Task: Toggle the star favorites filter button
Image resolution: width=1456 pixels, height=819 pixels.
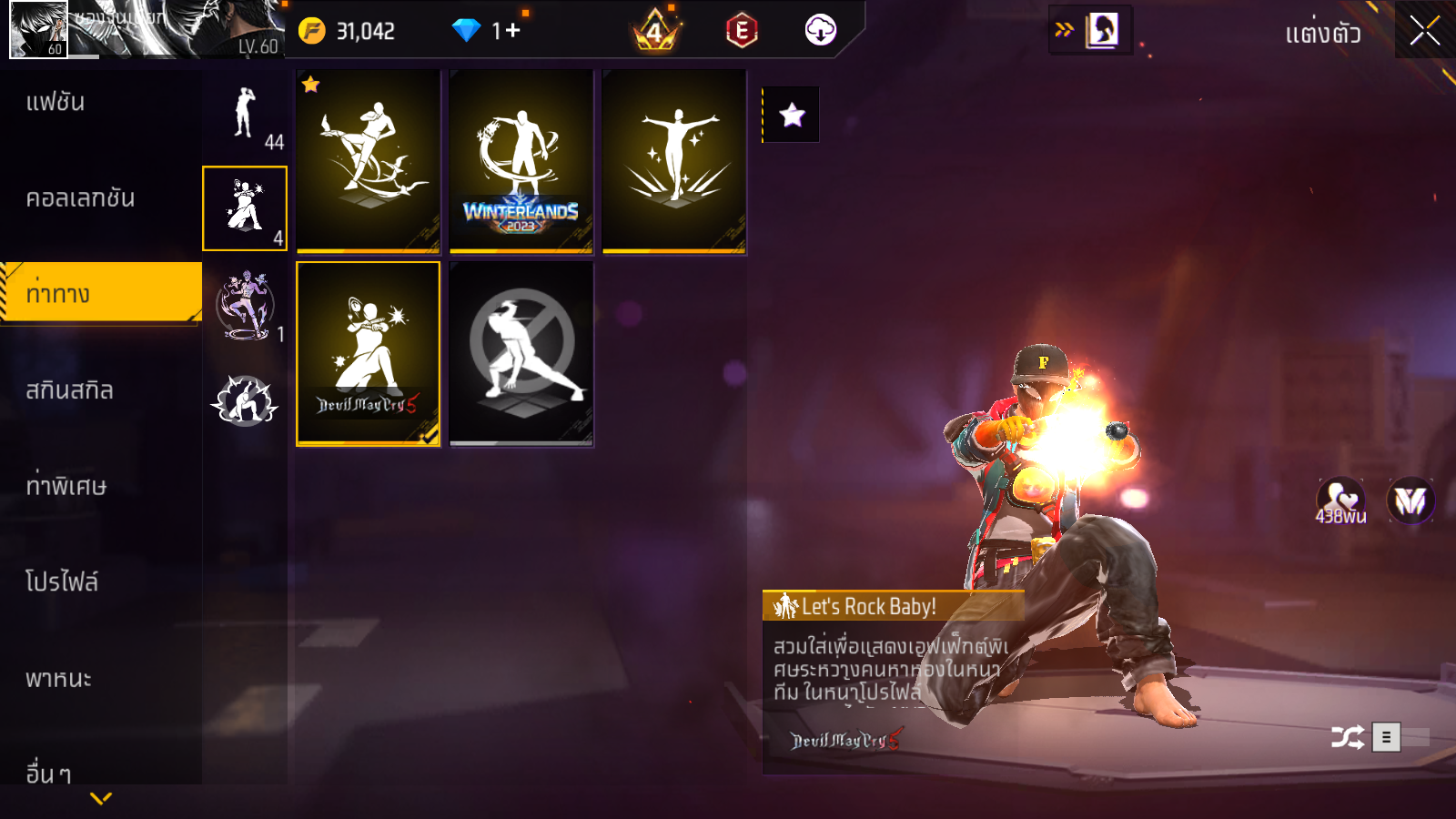Action: 792,115
